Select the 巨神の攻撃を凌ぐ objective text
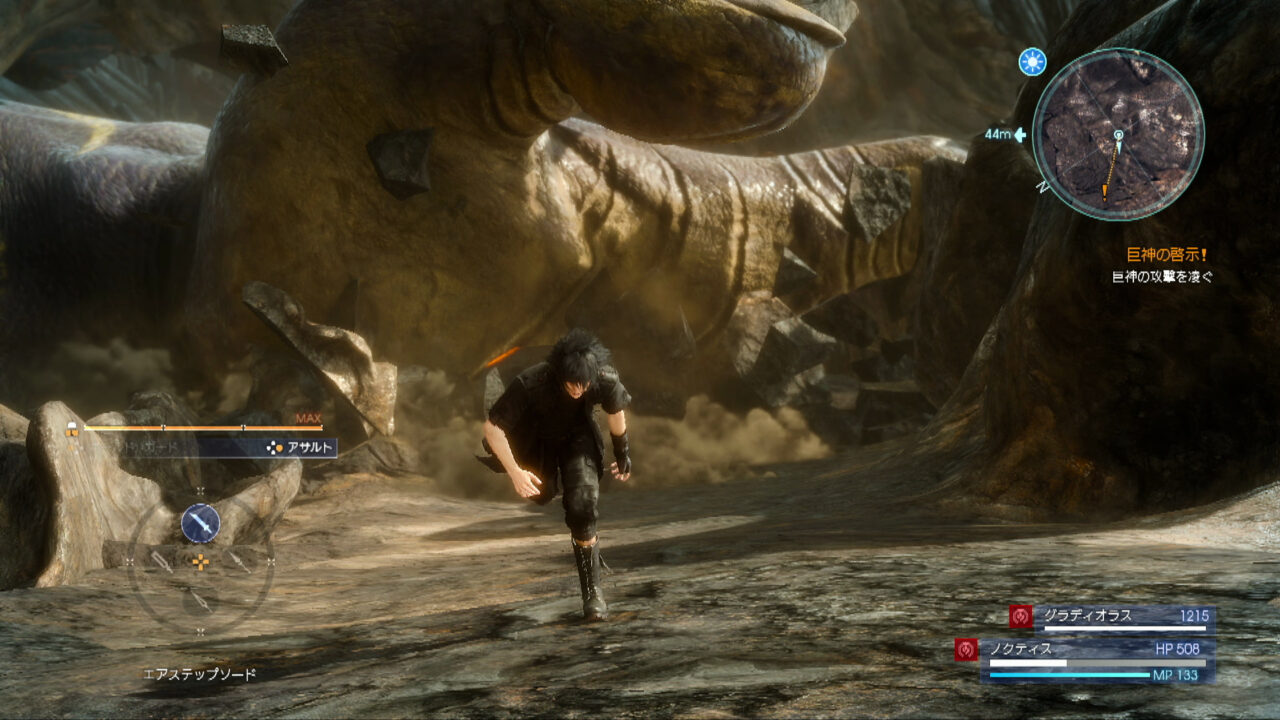Image resolution: width=1280 pixels, height=720 pixels. [1163, 274]
